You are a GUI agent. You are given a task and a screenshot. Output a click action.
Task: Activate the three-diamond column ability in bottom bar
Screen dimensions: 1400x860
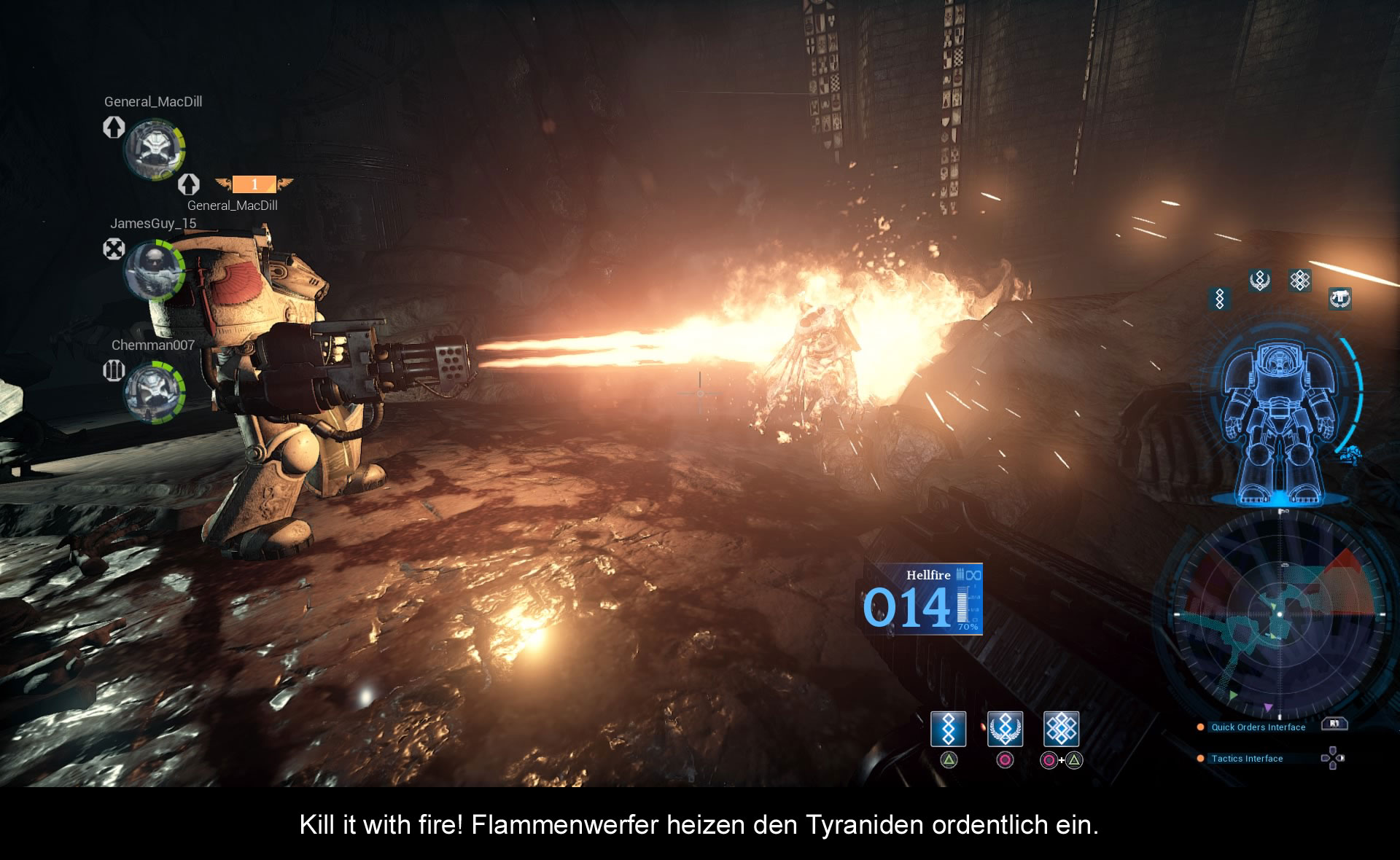[948, 729]
